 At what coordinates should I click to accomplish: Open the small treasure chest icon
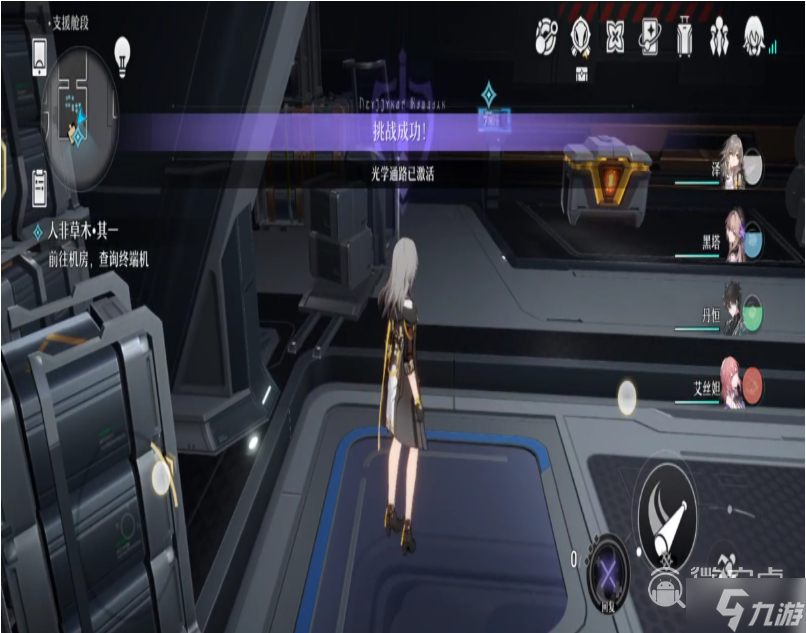coord(580,73)
